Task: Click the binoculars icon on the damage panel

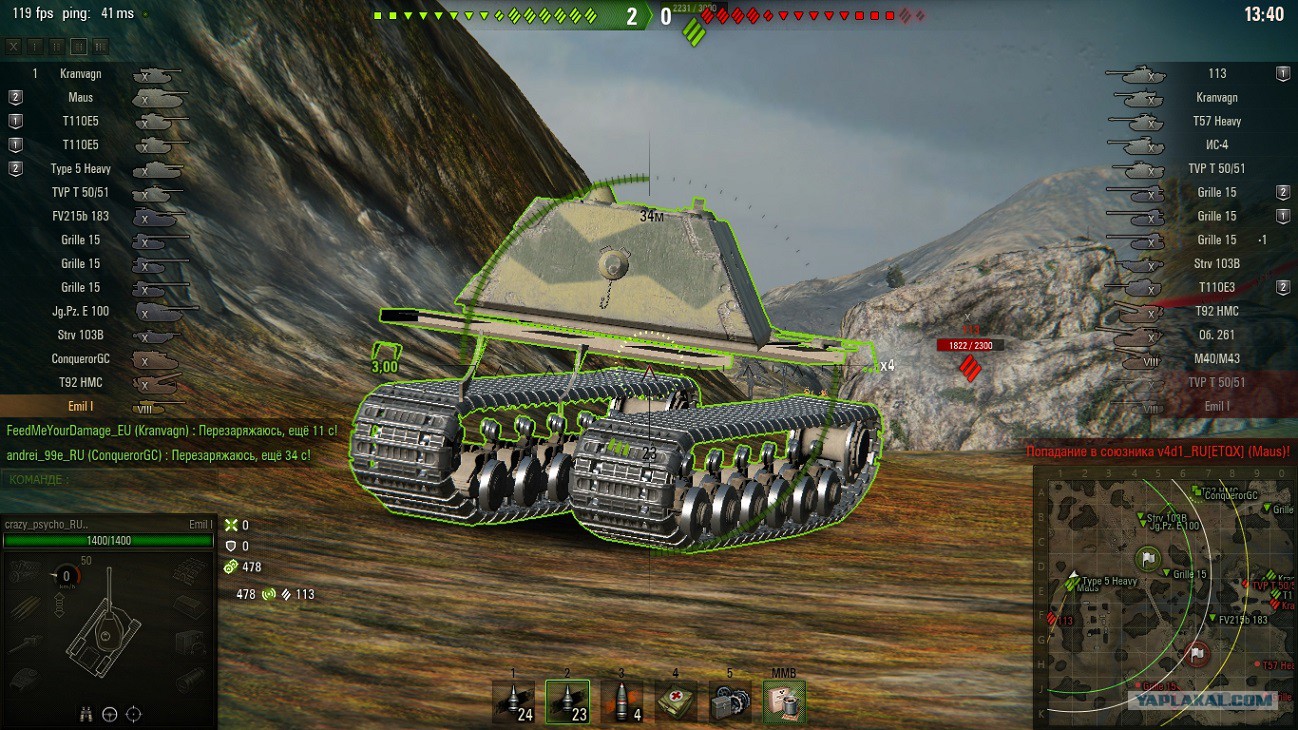Action: pos(87,714)
